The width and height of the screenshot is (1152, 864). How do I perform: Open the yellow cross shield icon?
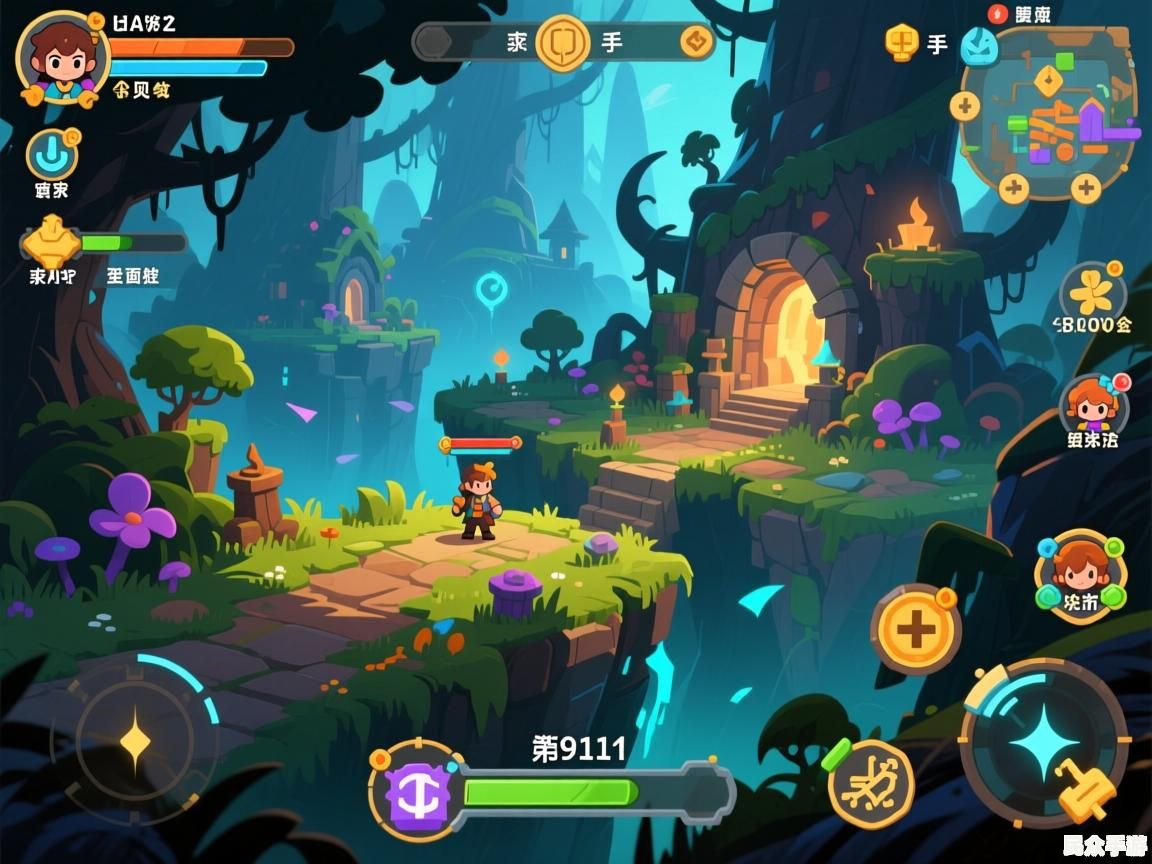(902, 42)
